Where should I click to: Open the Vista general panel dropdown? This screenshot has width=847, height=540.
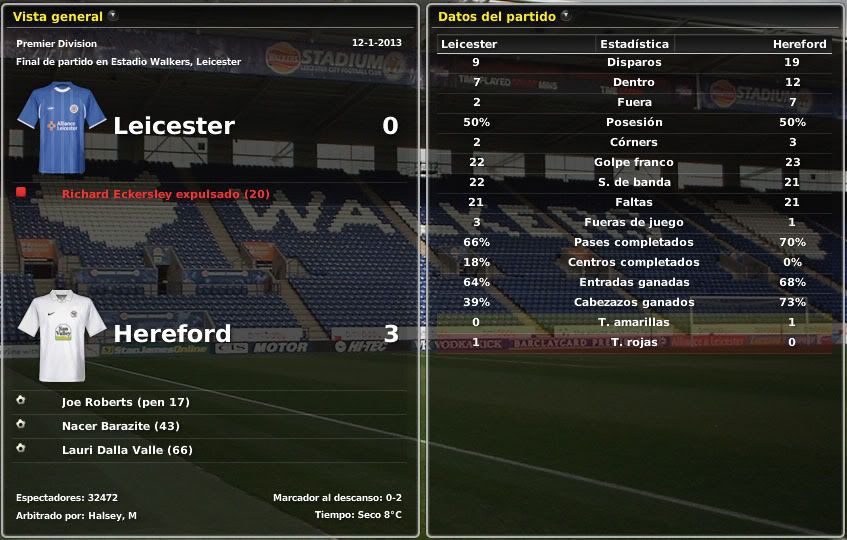[x=113, y=16]
